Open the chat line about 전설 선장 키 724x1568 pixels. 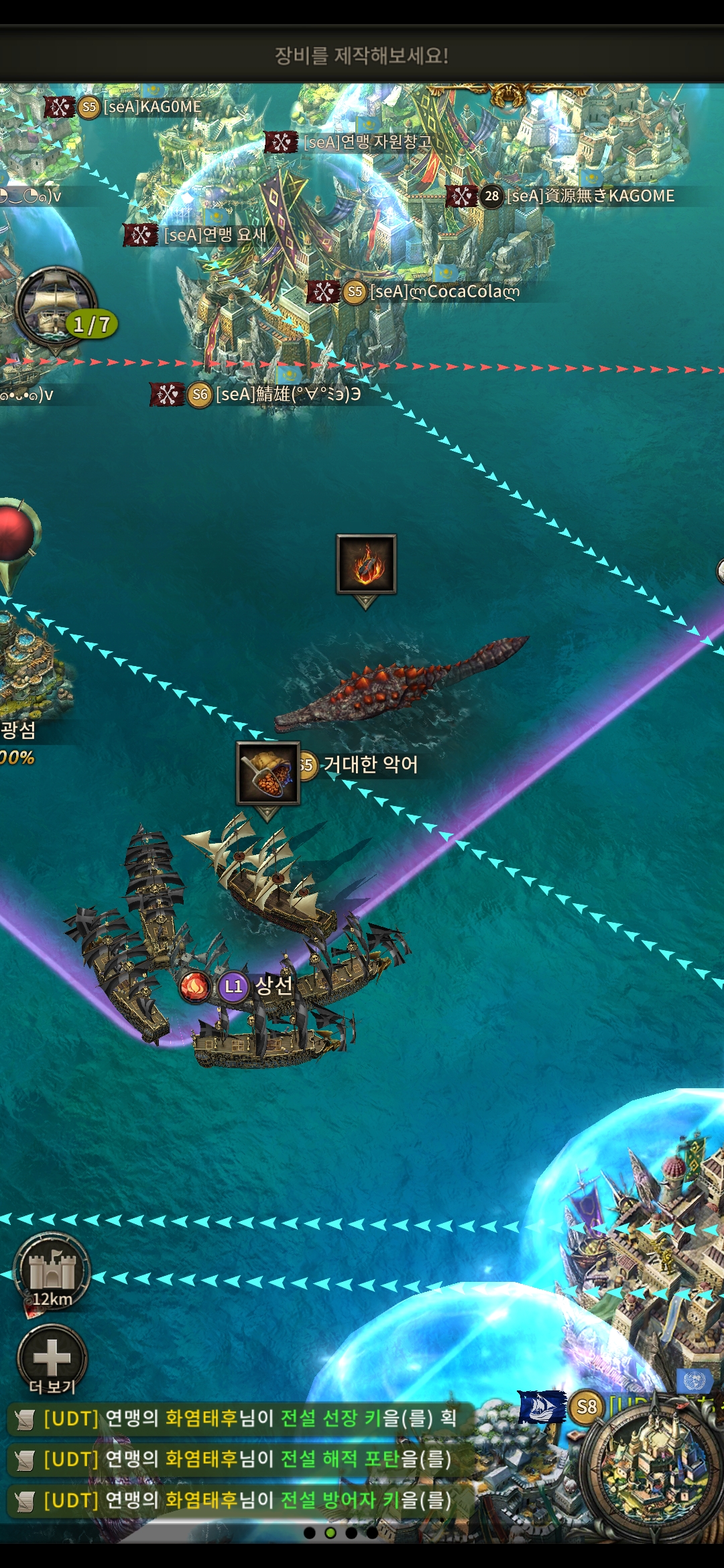[x=241, y=1418]
